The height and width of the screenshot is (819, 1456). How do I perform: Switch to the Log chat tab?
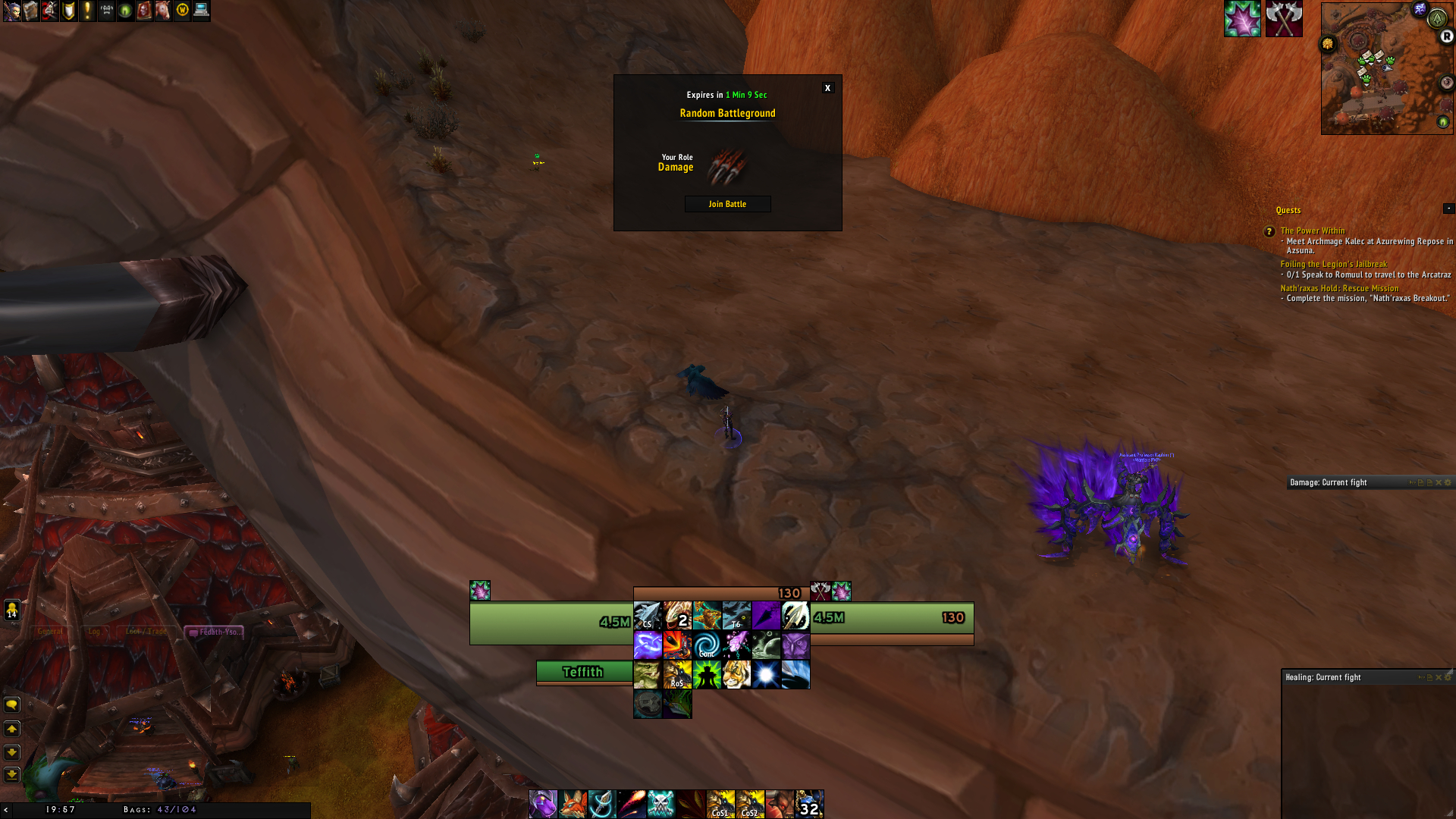pos(94,631)
